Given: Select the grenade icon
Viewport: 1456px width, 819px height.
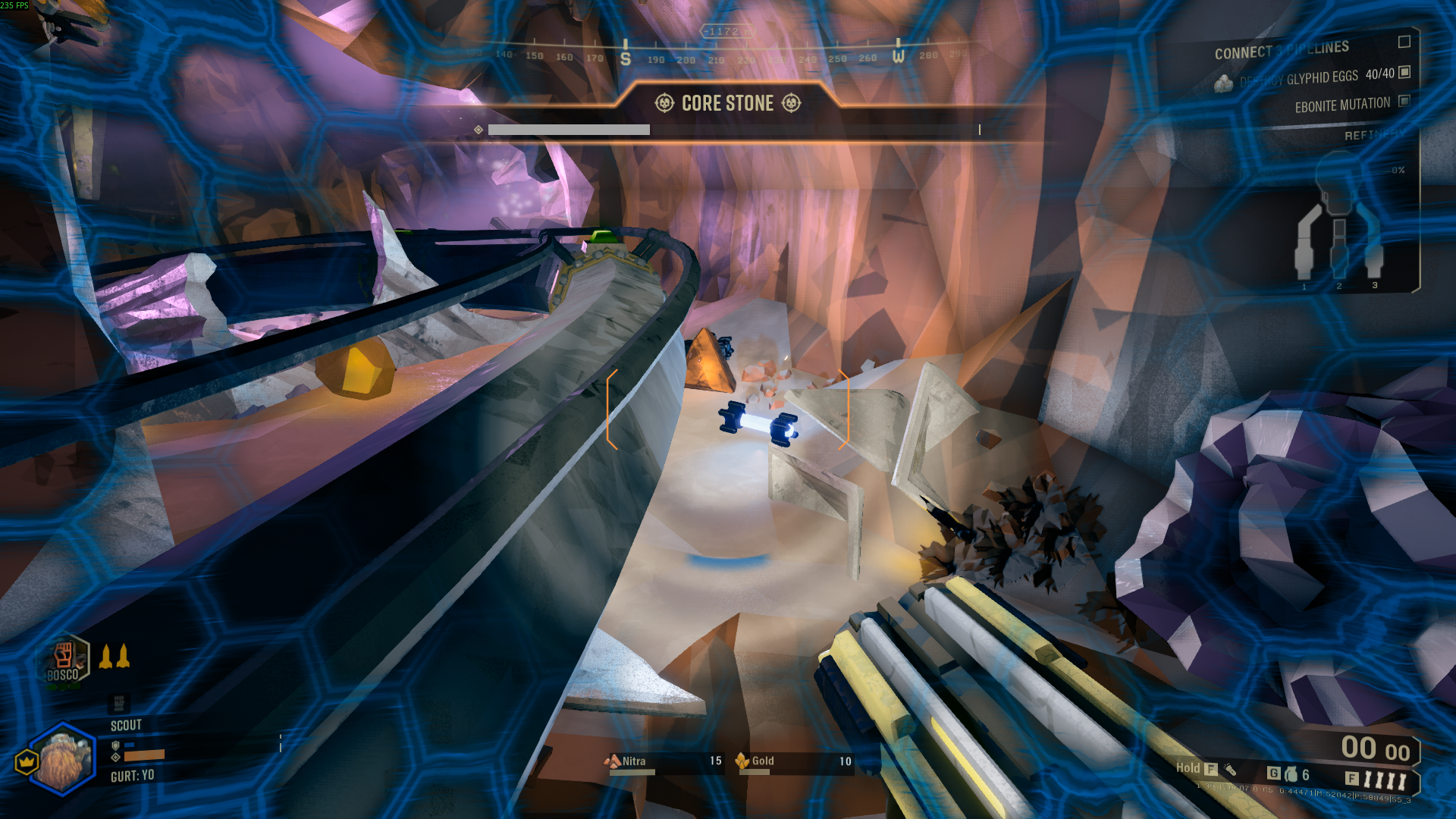Looking at the screenshot, I should pos(1291,774).
